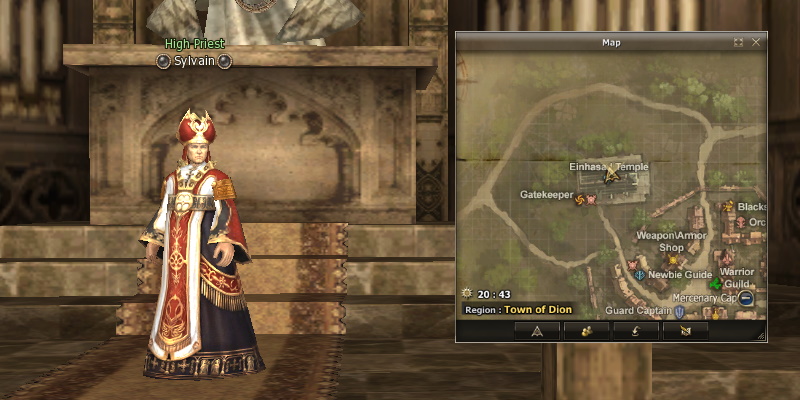800x400 pixels.
Task: Click the Einhasad Temple marker
Action: [611, 173]
